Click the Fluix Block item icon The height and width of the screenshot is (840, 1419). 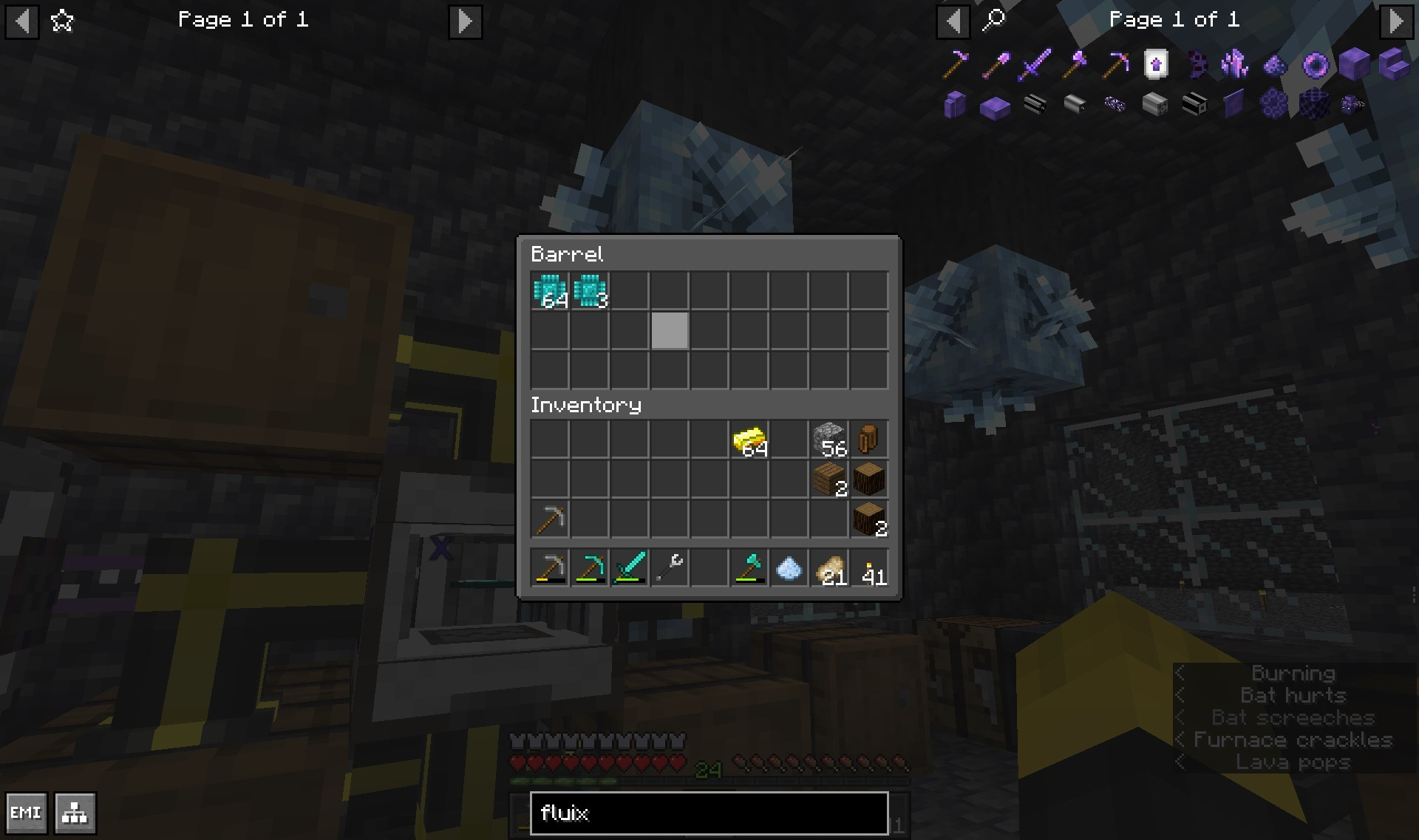click(x=1355, y=65)
